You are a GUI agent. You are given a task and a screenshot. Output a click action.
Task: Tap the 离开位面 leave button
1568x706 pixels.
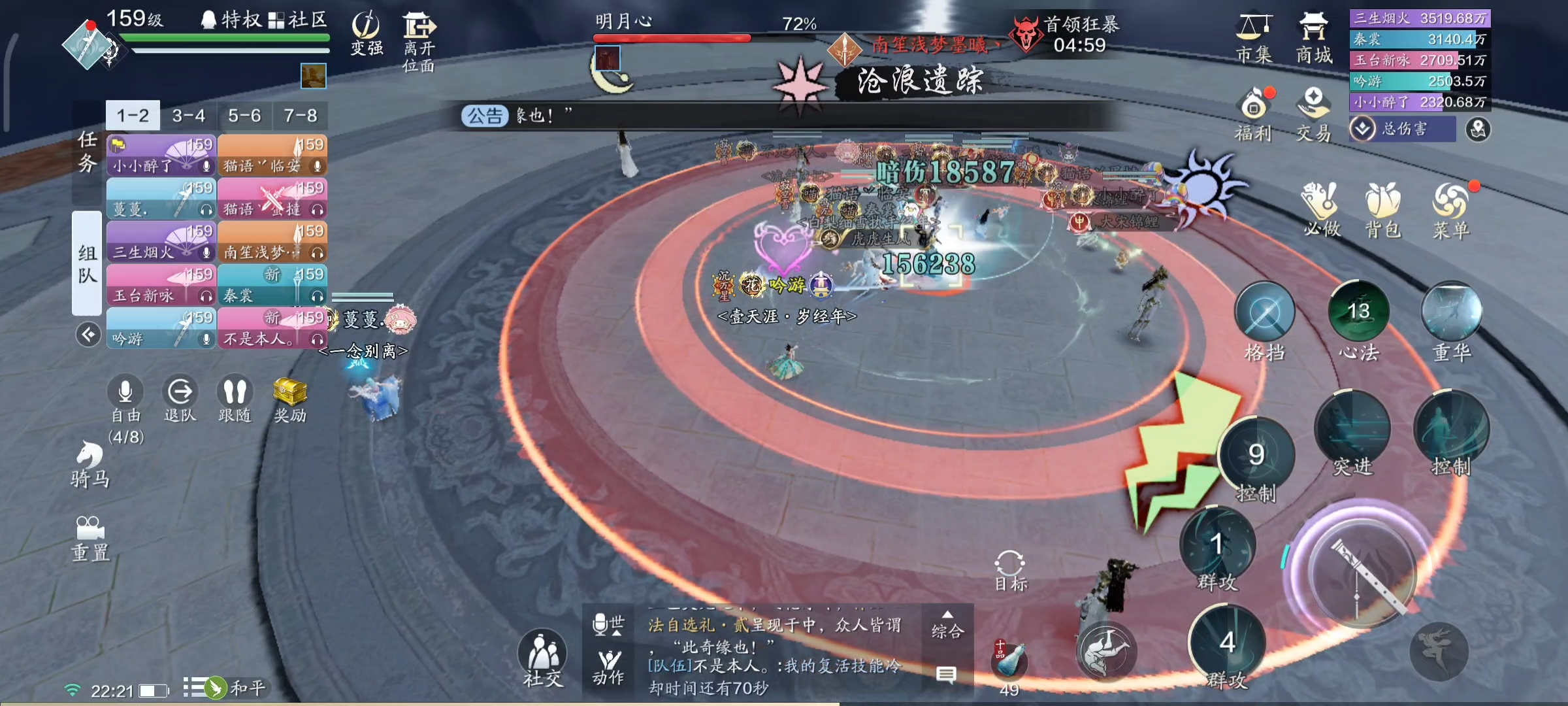click(419, 39)
